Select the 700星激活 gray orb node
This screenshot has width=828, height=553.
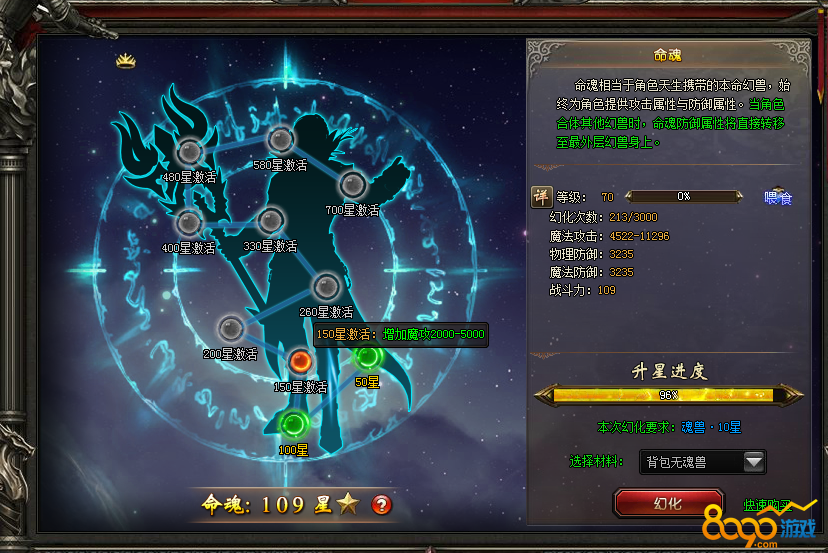click(x=352, y=185)
